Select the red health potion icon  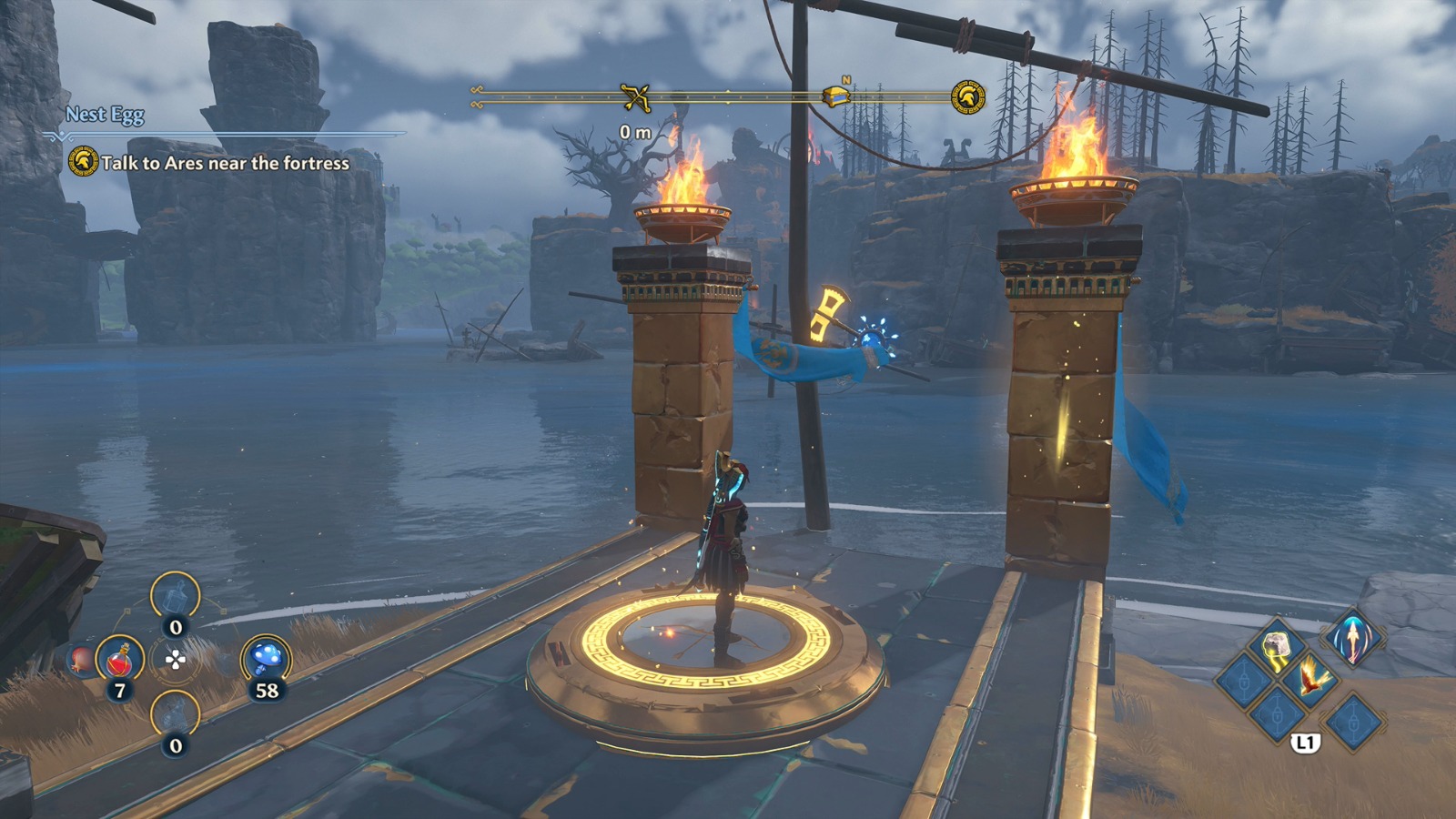tap(120, 660)
